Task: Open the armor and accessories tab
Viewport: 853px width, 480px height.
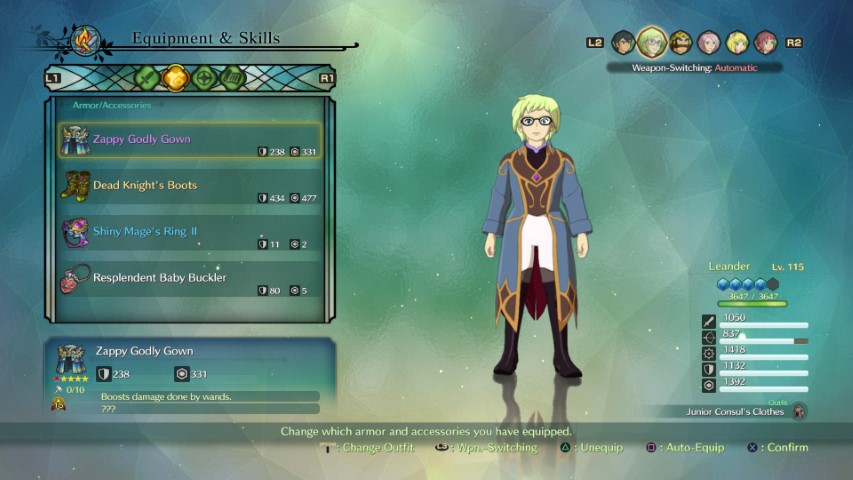Action: (176, 77)
